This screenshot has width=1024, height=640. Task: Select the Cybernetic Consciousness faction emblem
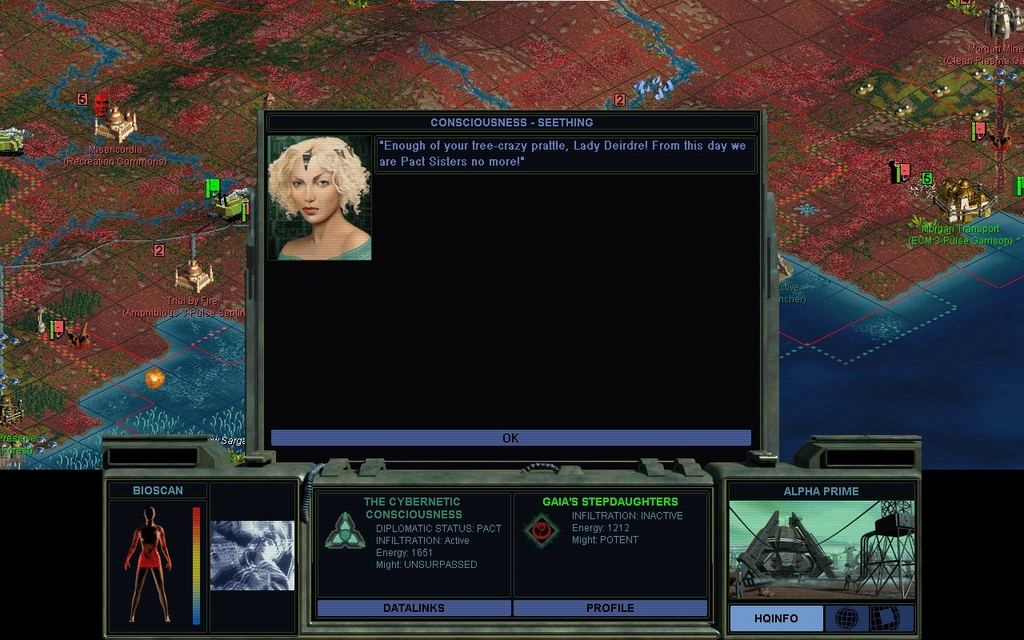coord(344,530)
